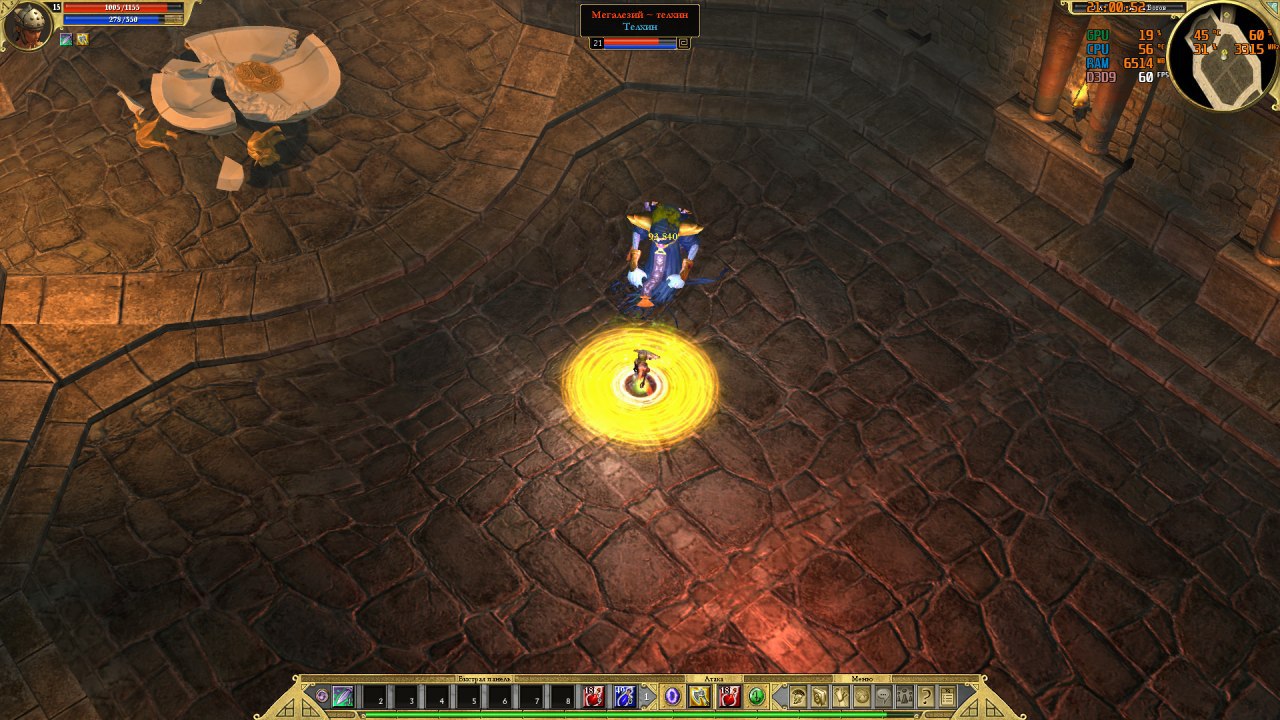Open the two-figures party button

tap(904, 696)
